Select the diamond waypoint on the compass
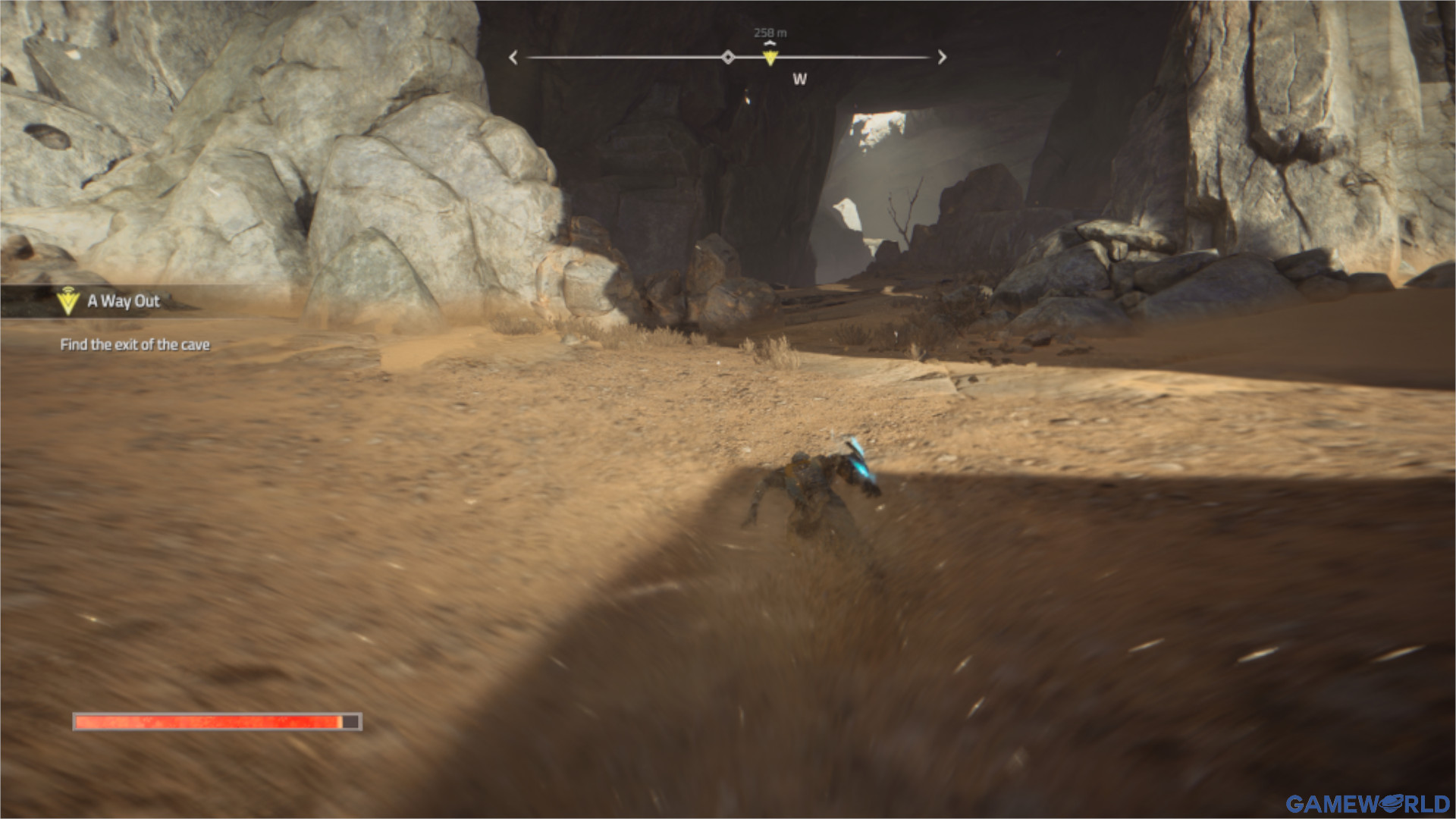The image size is (1456, 819). click(x=728, y=58)
